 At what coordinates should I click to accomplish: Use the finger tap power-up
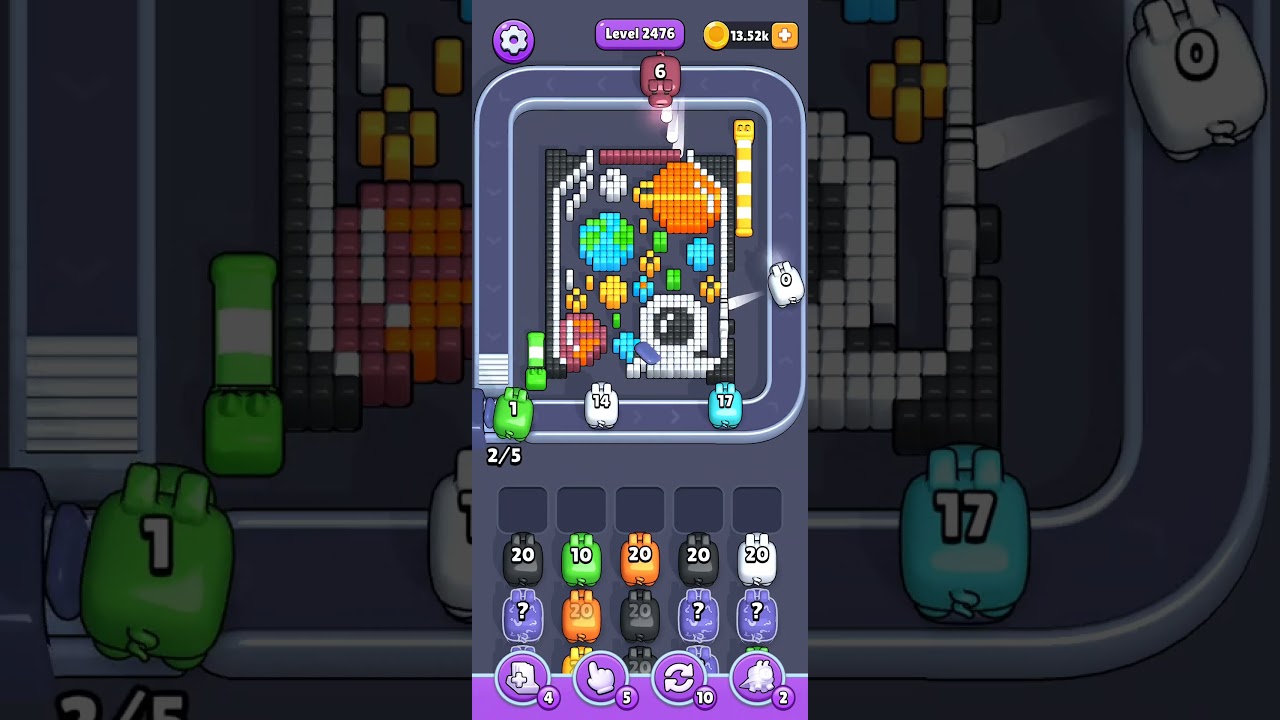pyautogui.click(x=599, y=678)
